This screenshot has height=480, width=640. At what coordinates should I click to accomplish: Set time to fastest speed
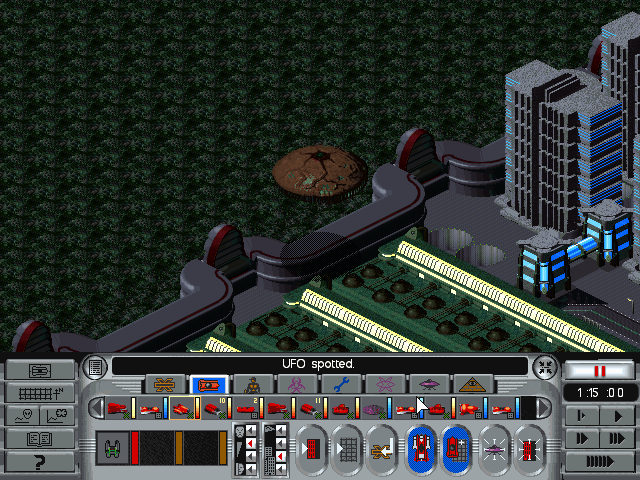(x=599, y=461)
